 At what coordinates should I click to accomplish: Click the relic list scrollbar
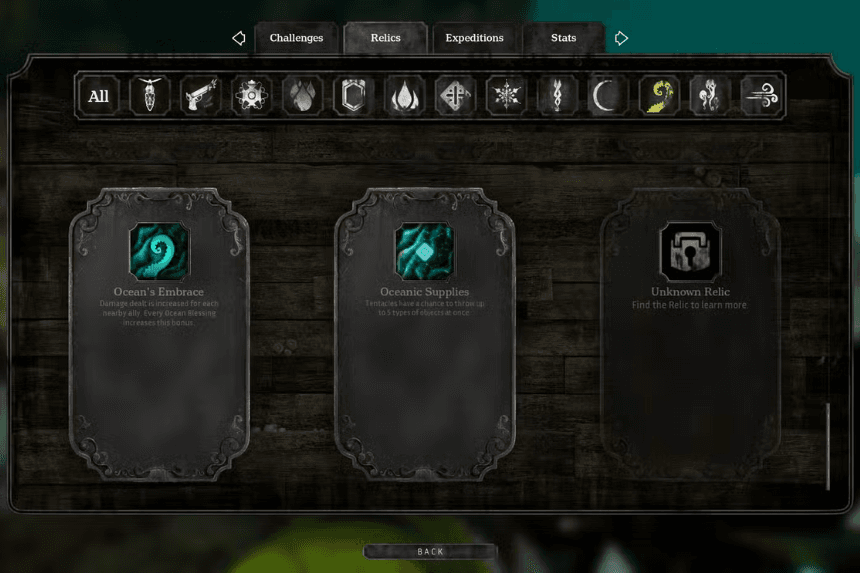828,446
